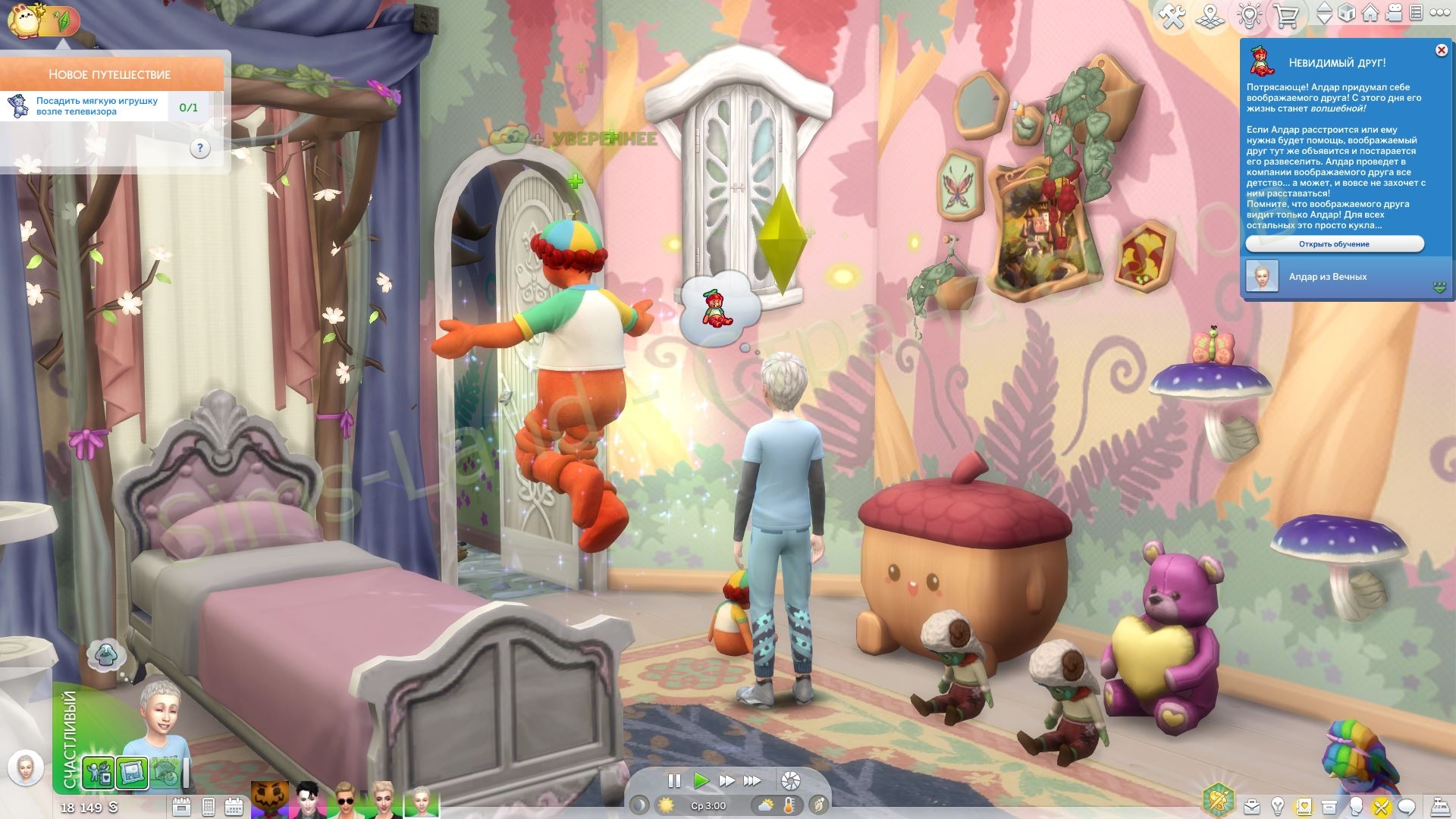Set game speed to normal play
Viewport: 1456px width, 819px height.
point(701,780)
